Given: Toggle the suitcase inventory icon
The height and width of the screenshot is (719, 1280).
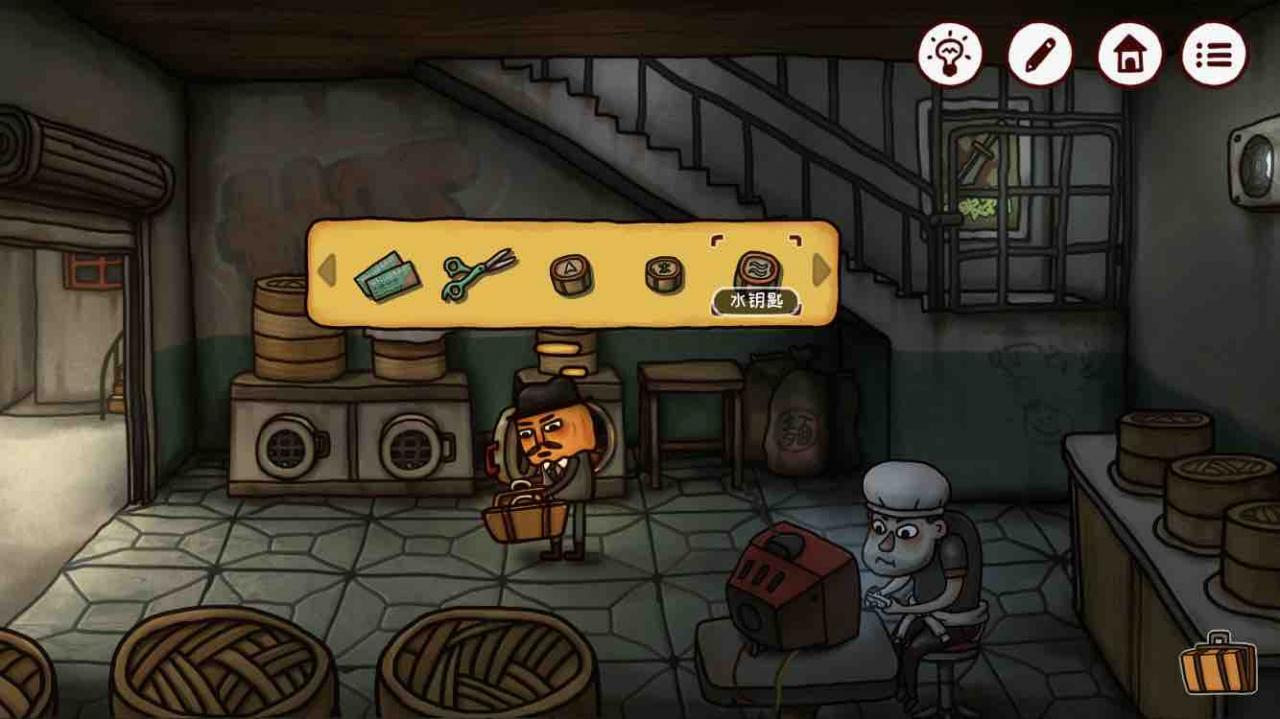Looking at the screenshot, I should coord(1217,663).
